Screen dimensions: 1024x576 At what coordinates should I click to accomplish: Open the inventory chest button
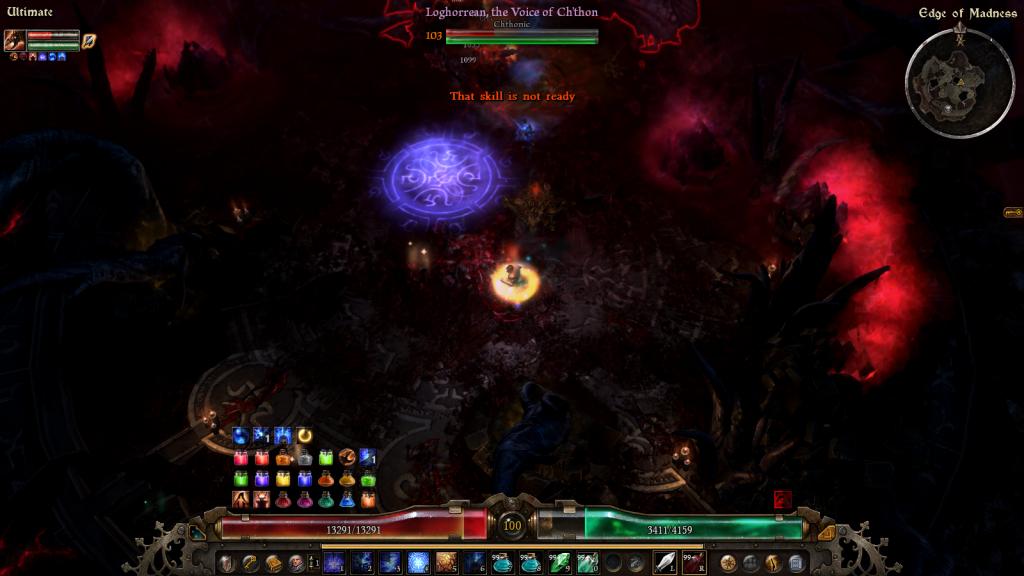273,563
